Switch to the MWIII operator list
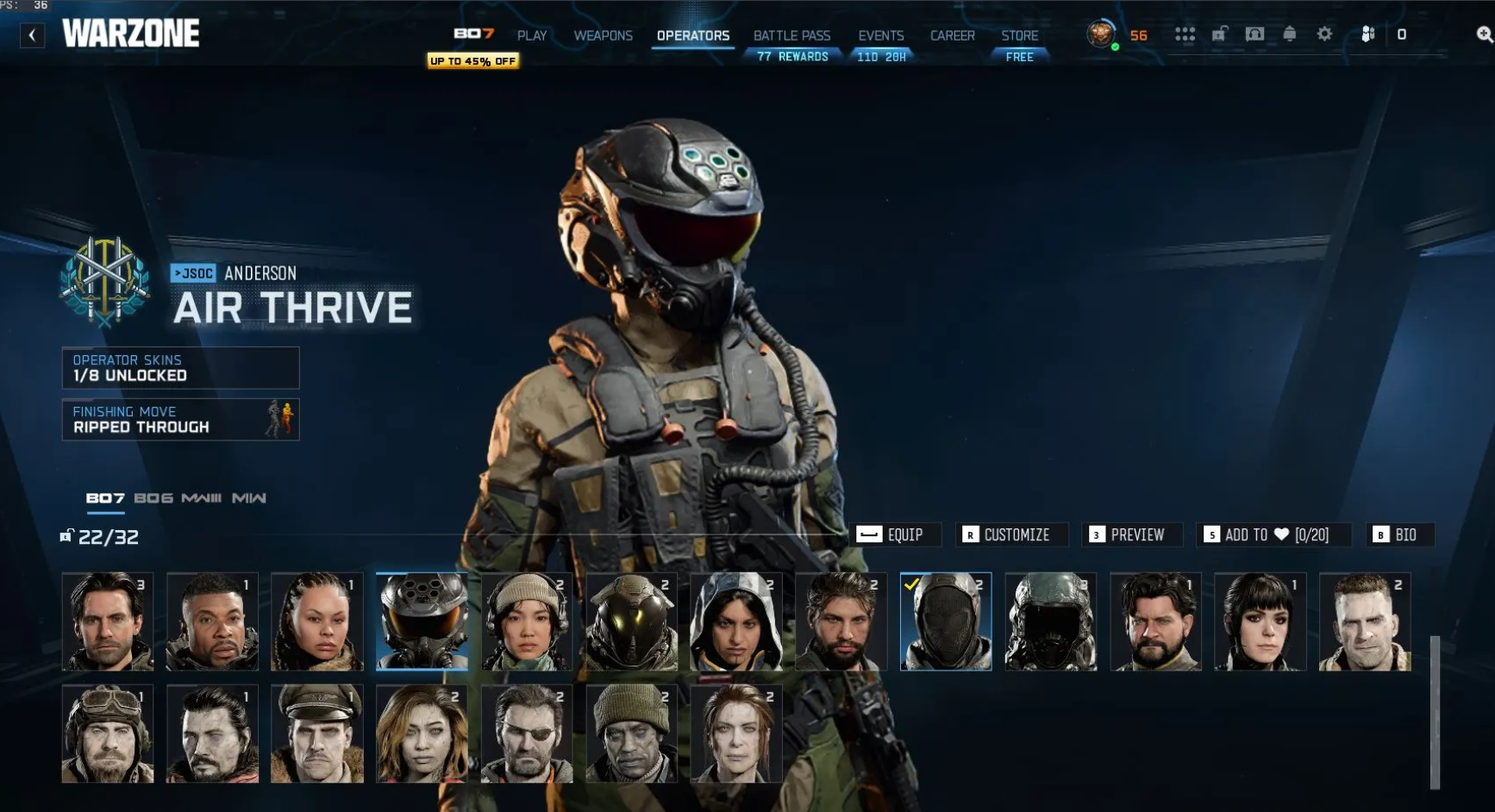 (200, 498)
